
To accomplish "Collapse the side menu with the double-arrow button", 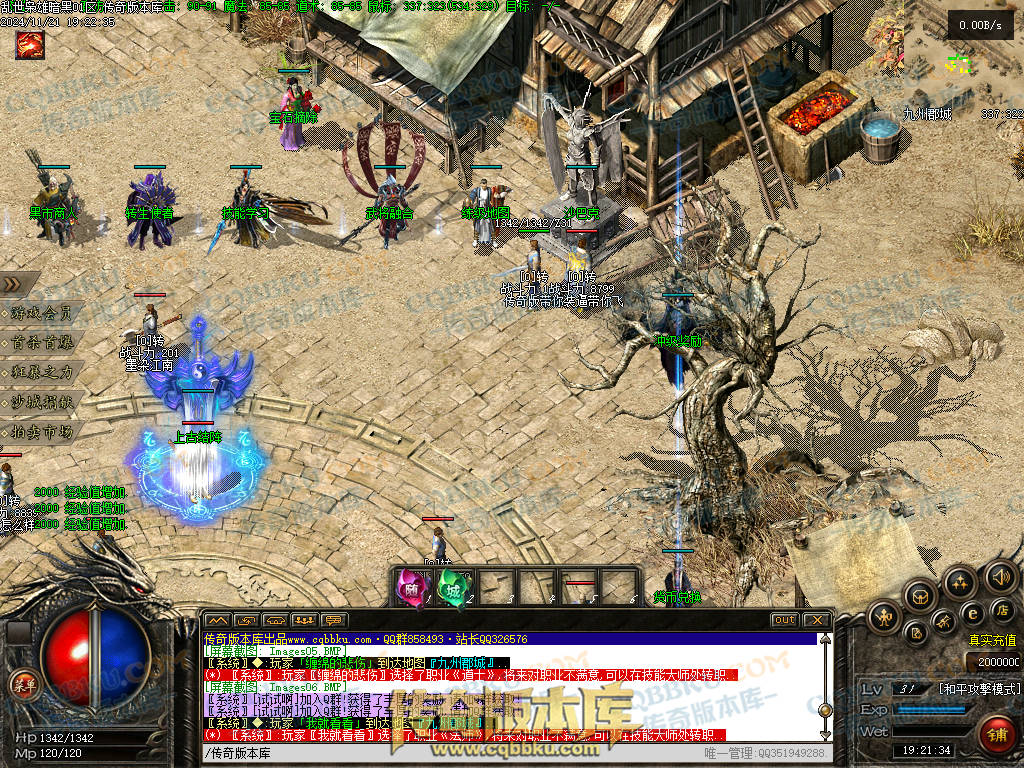I will point(12,284).
